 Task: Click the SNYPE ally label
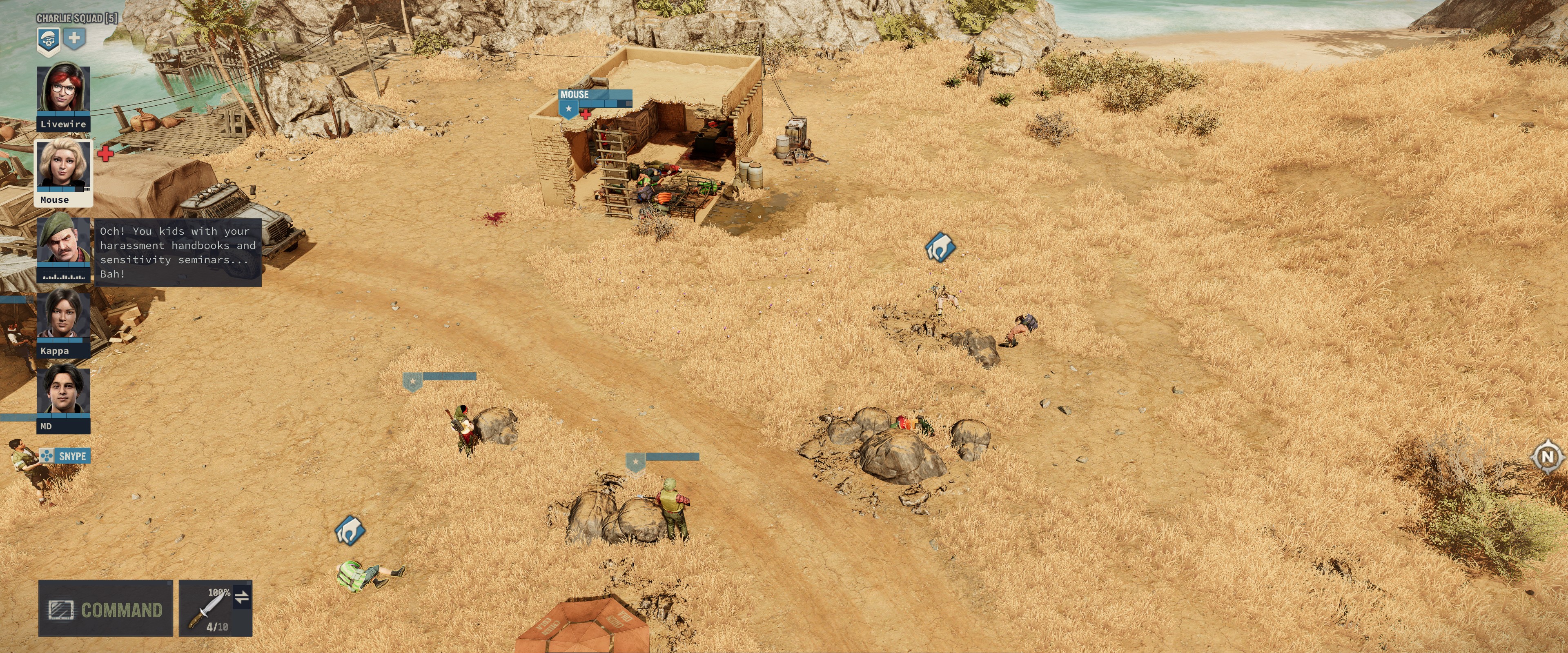tap(65, 456)
